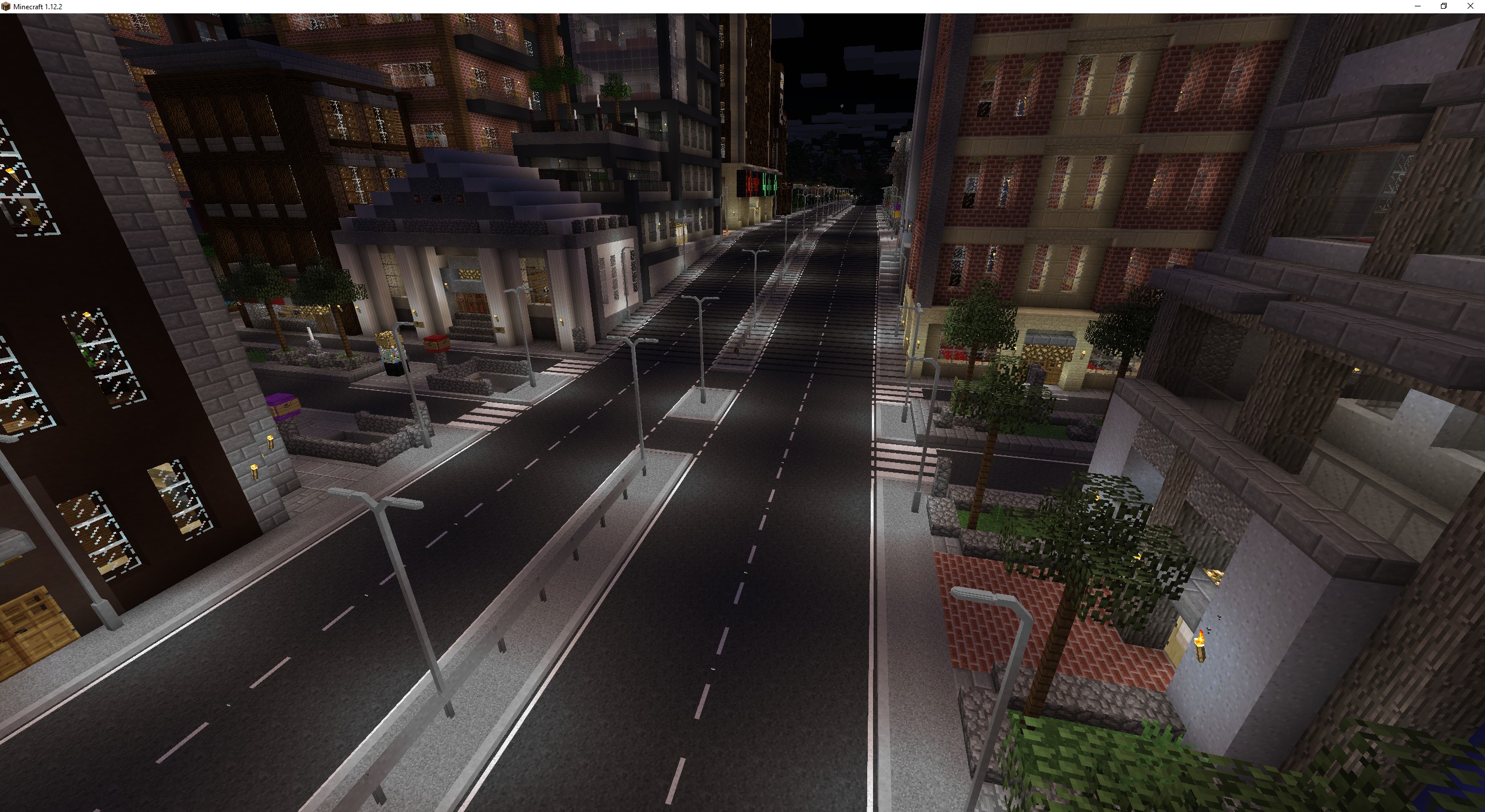Minimize the Minecraft window
This screenshot has height=812, width=1485.
(1418, 6)
